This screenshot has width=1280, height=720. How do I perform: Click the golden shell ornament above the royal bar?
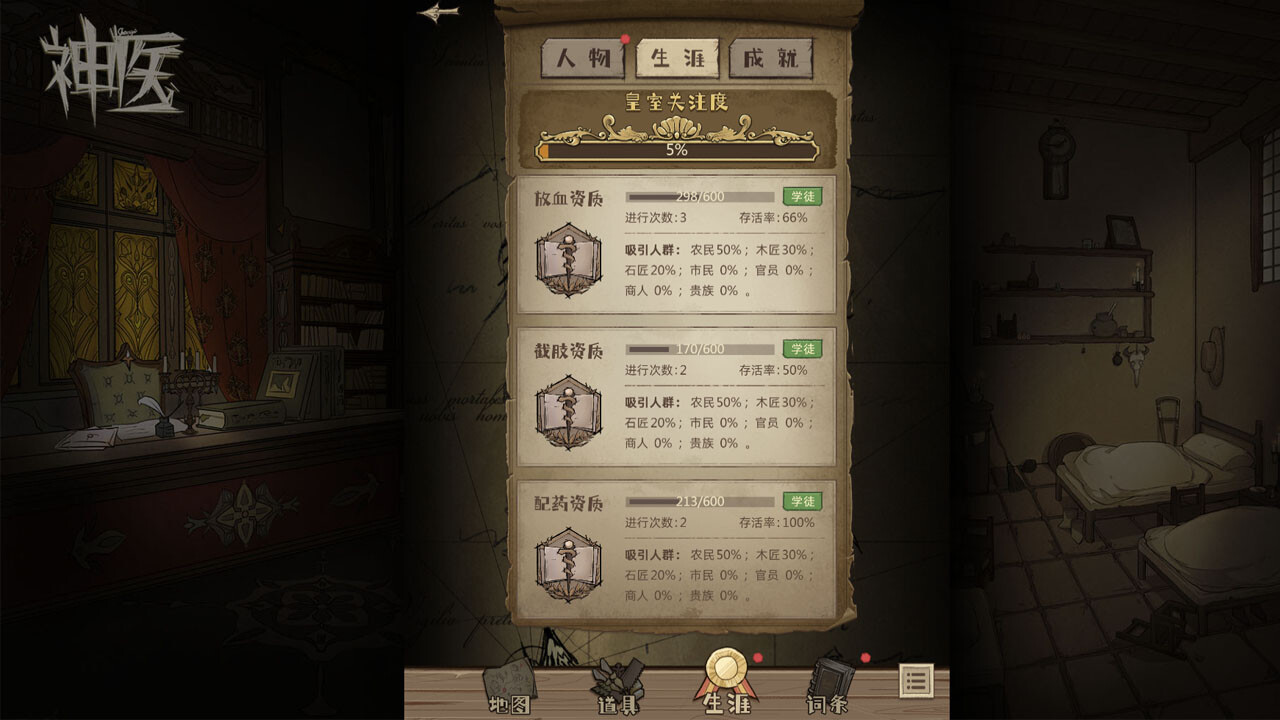point(676,125)
